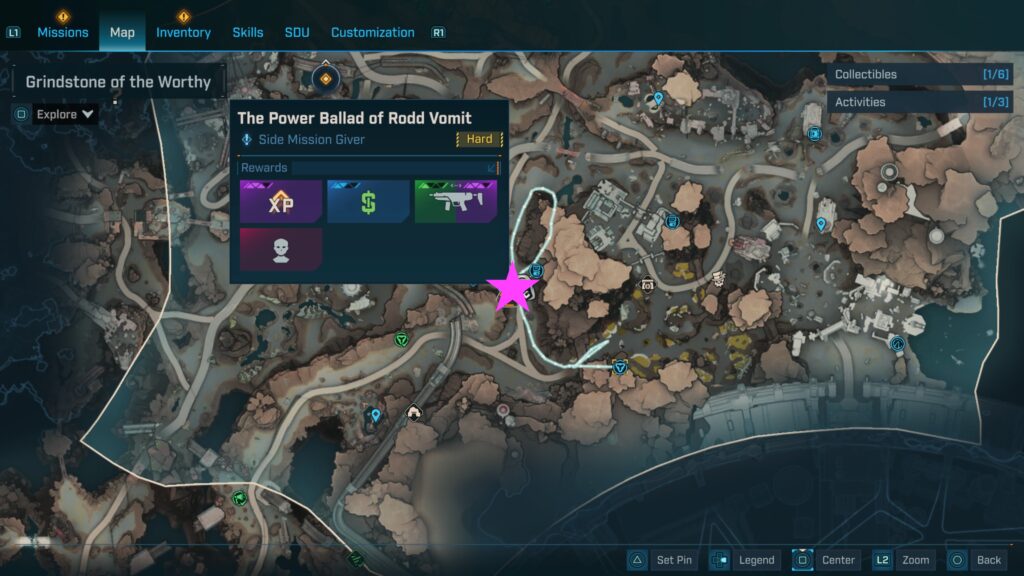Open the SDU tab

(297, 32)
